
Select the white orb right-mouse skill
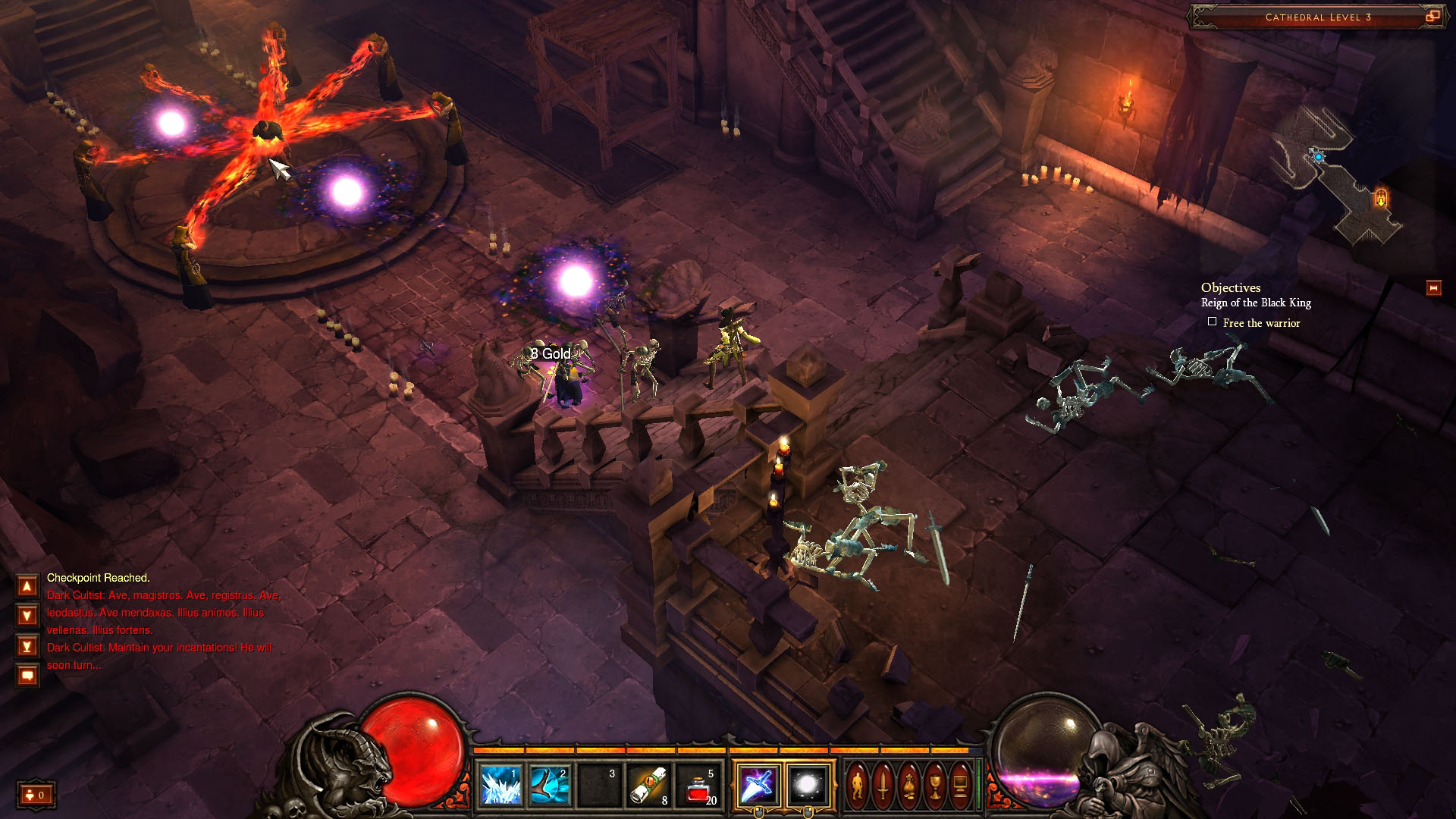pos(808,785)
